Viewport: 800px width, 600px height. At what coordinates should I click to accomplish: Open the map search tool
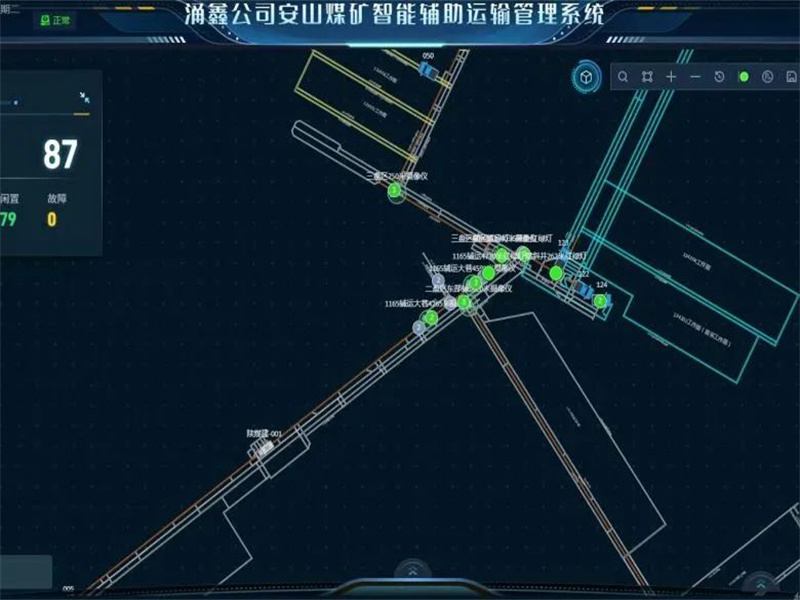click(x=622, y=77)
